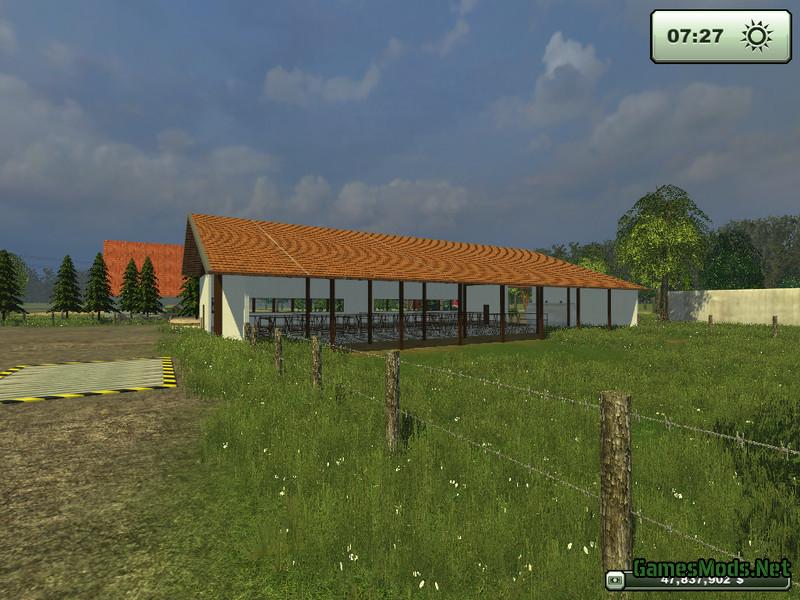Click the sun weather icon
Image resolution: width=800 pixels, height=600 pixels.
click(x=756, y=36)
